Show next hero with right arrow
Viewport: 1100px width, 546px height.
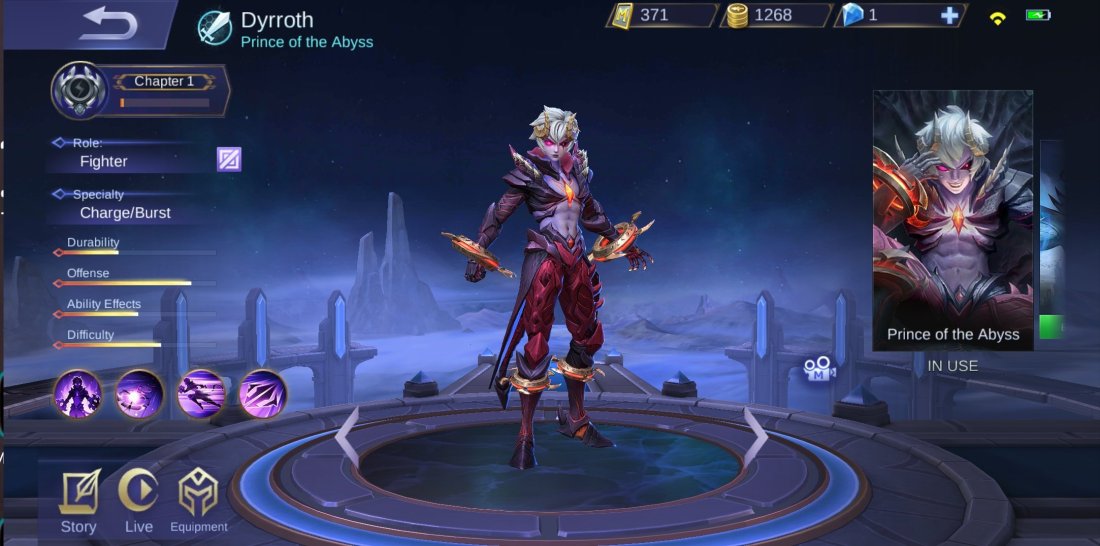756,437
